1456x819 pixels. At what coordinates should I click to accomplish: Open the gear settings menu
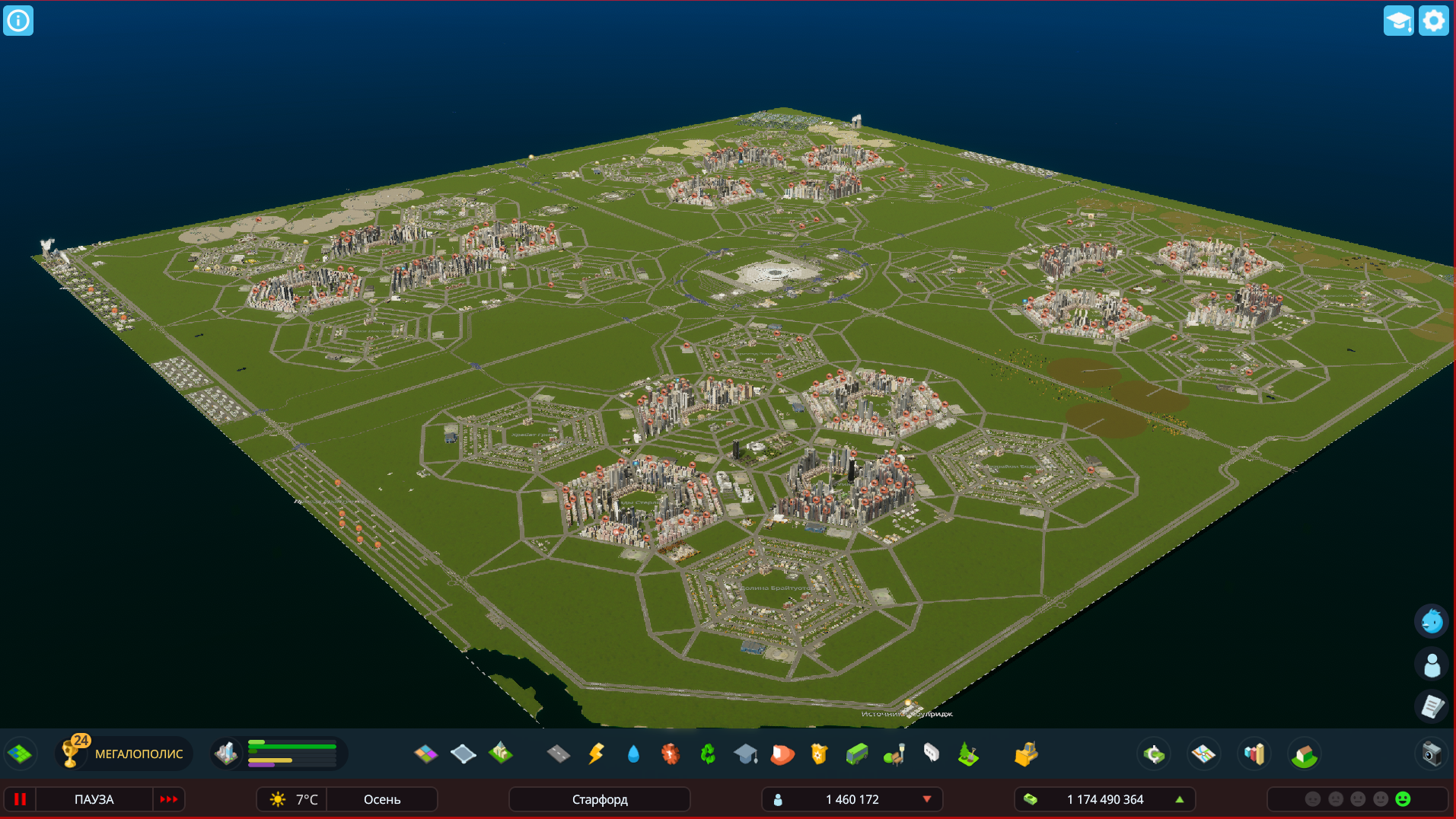tap(1433, 21)
